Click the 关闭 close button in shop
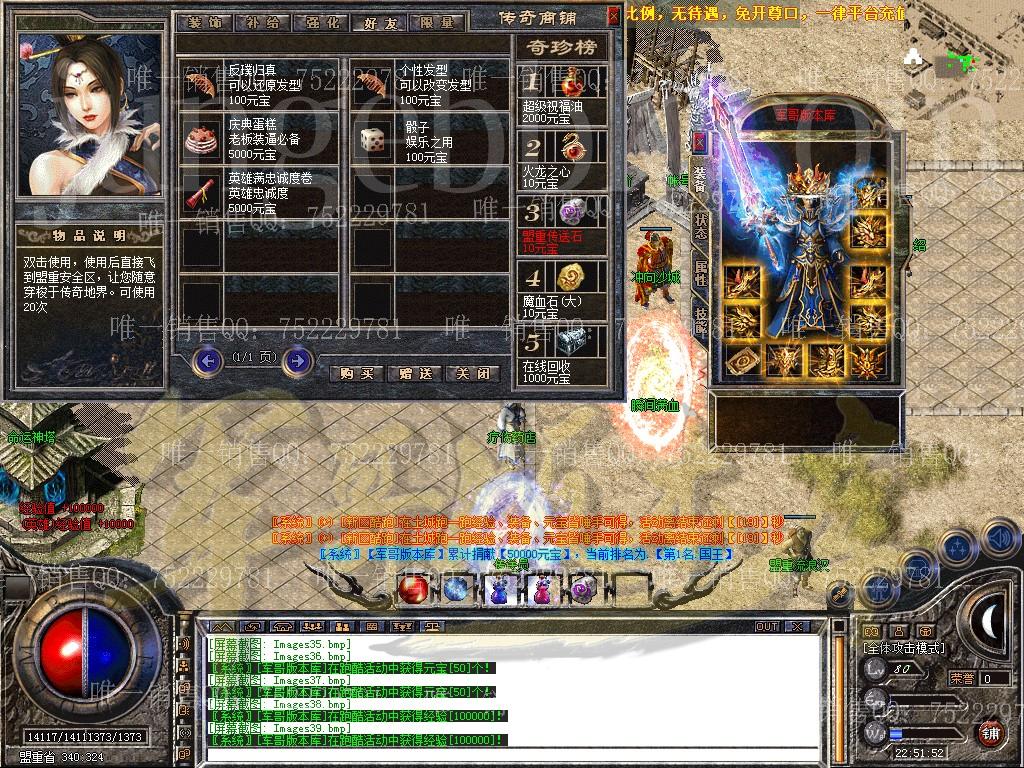 [x=472, y=373]
